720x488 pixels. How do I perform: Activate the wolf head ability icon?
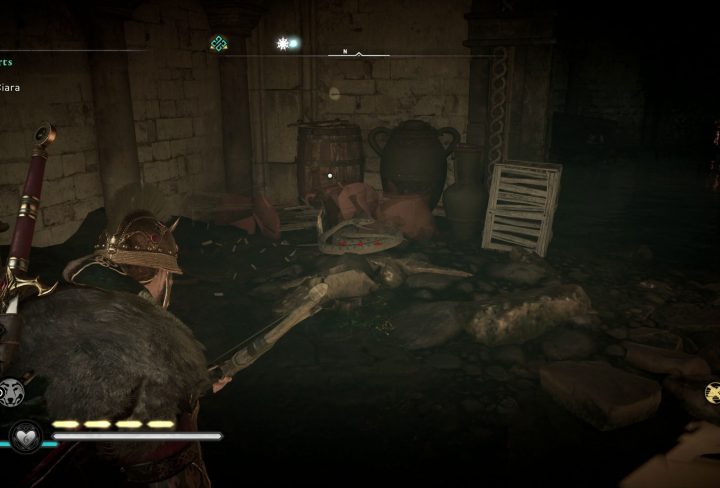click(x=13, y=392)
